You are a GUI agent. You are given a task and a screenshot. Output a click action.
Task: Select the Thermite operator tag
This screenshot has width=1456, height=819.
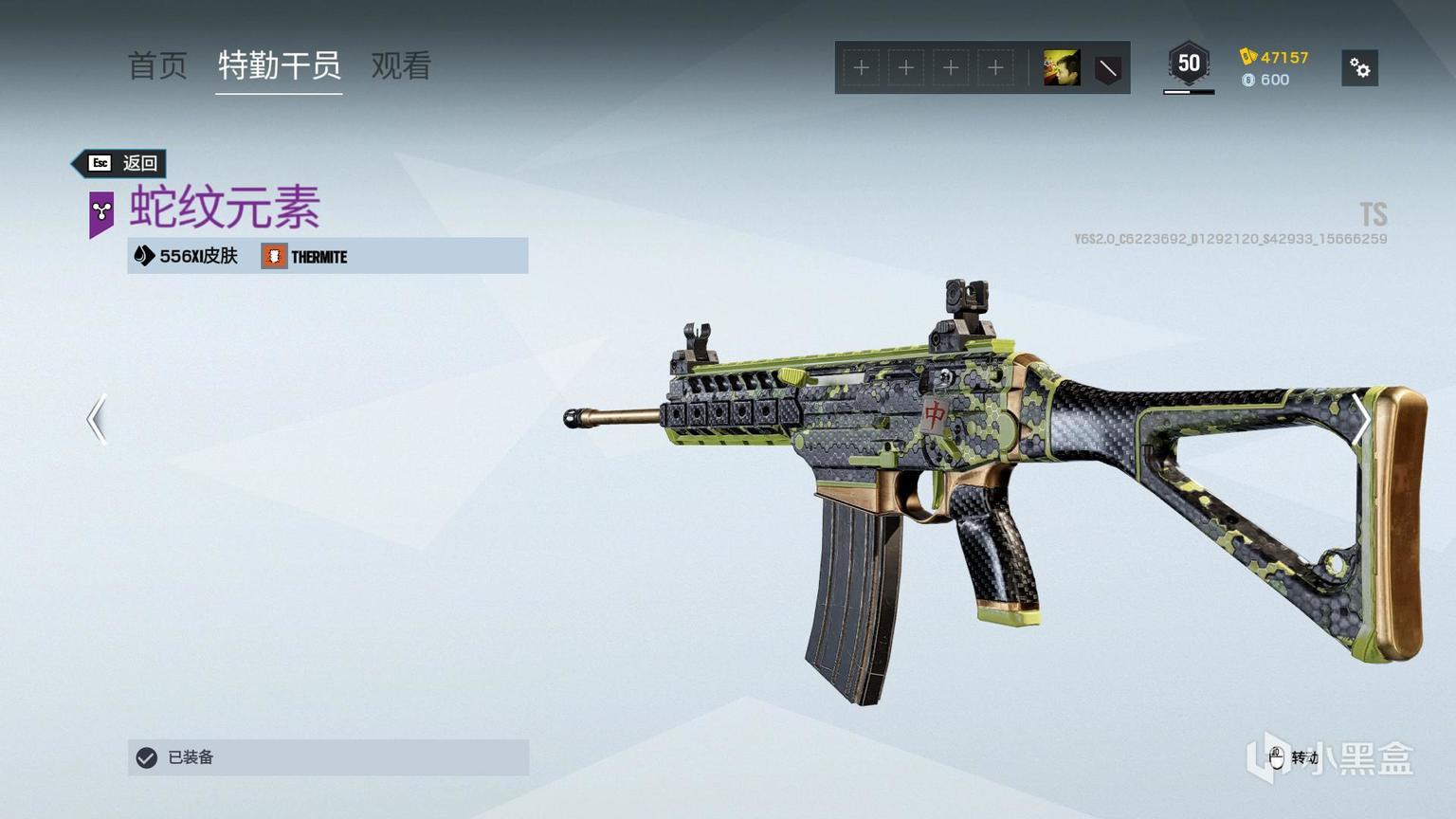coord(305,257)
